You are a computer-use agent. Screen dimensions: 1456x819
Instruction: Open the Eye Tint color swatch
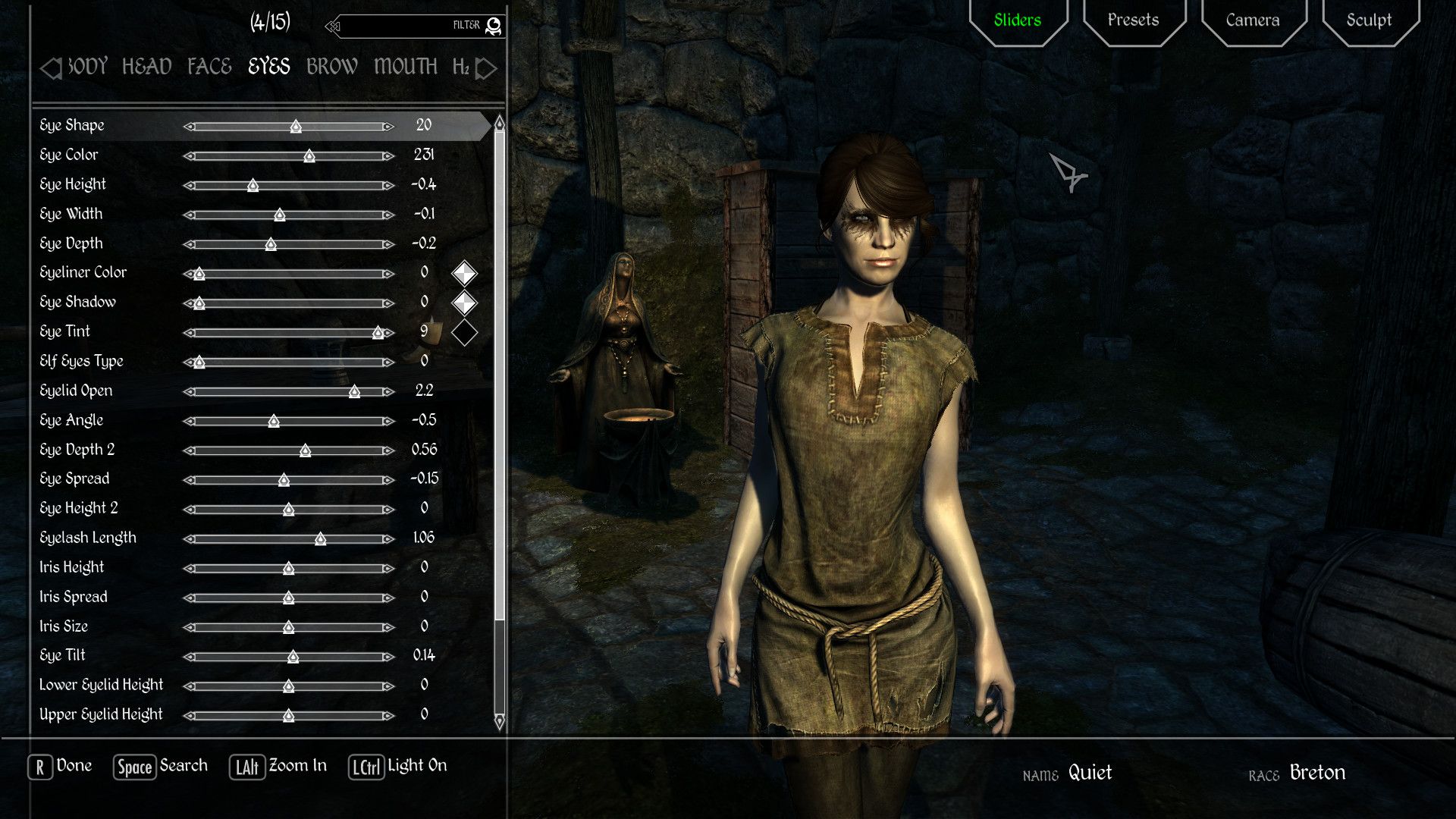[x=464, y=332]
